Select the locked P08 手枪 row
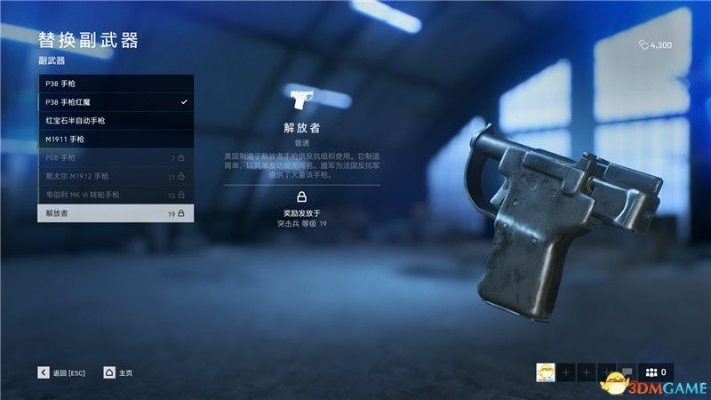 (116, 158)
